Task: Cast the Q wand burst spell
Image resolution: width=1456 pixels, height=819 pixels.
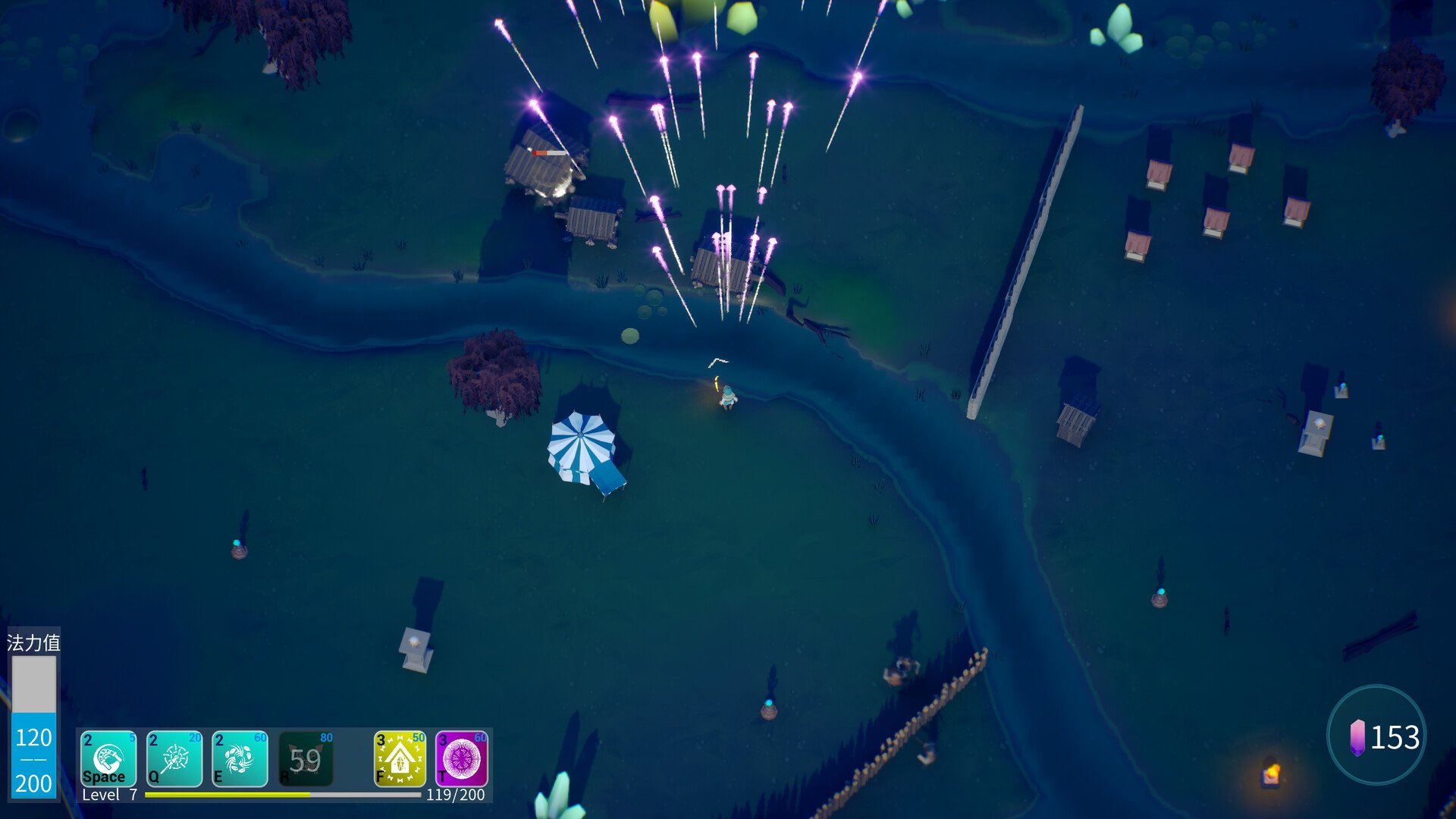Action: [x=174, y=758]
